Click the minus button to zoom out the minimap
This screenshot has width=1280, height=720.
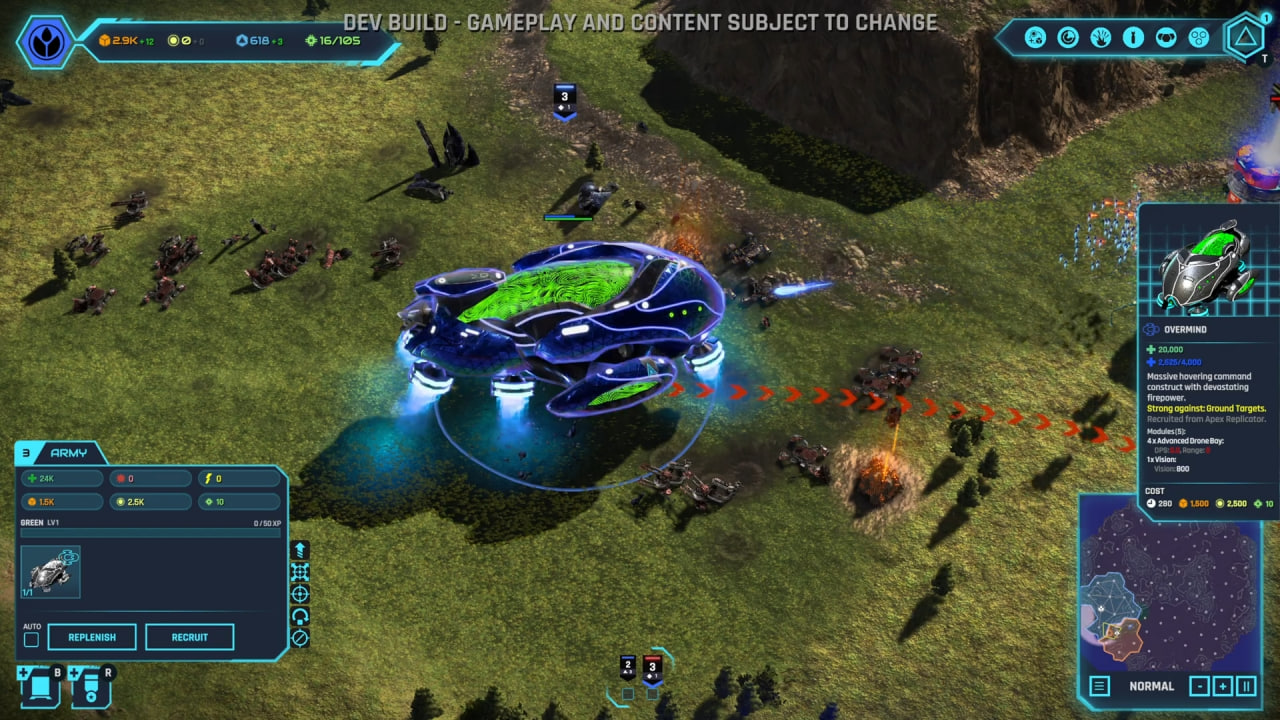1198,687
